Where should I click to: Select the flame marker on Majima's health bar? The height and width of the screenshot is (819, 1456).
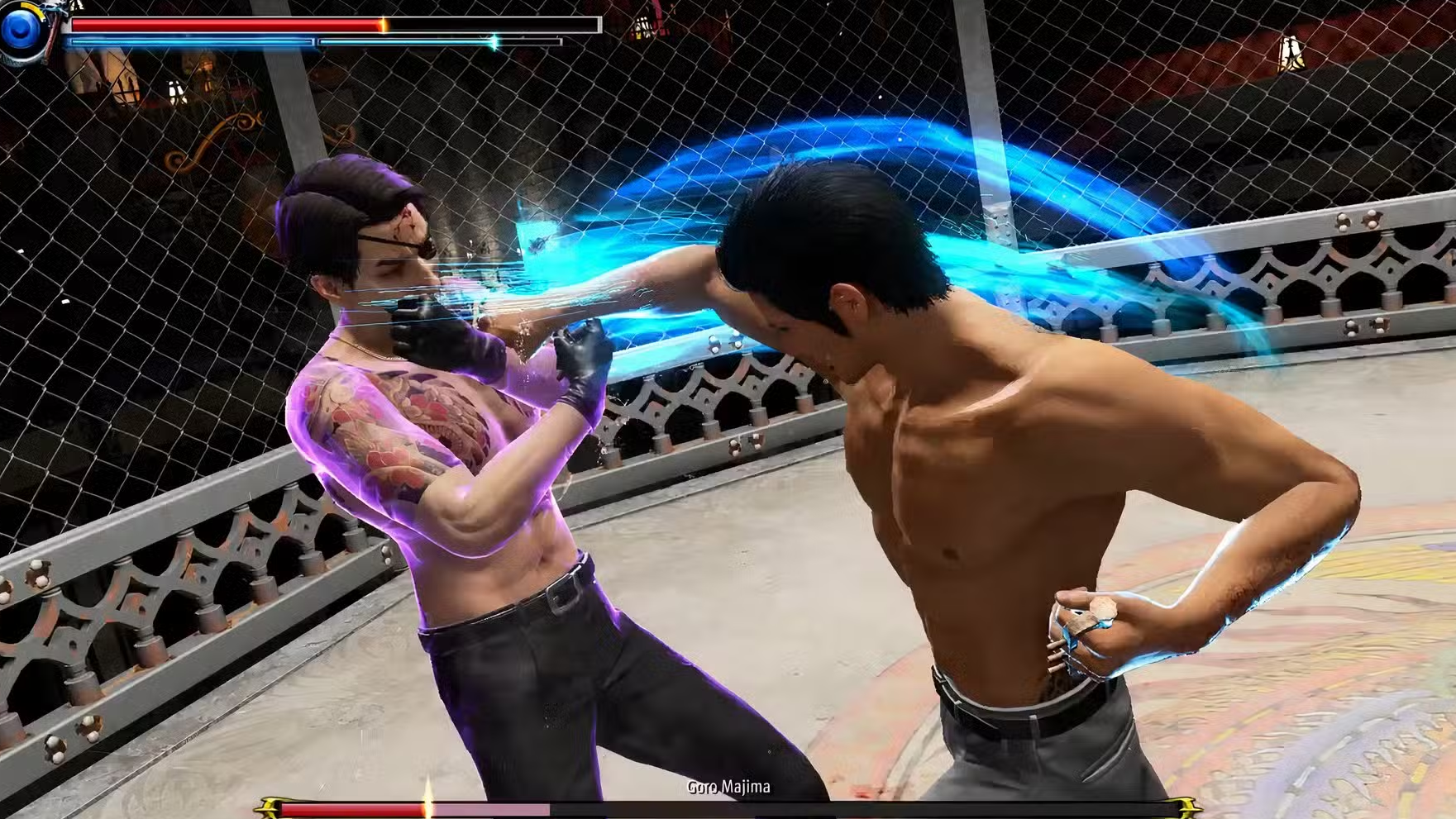(428, 804)
